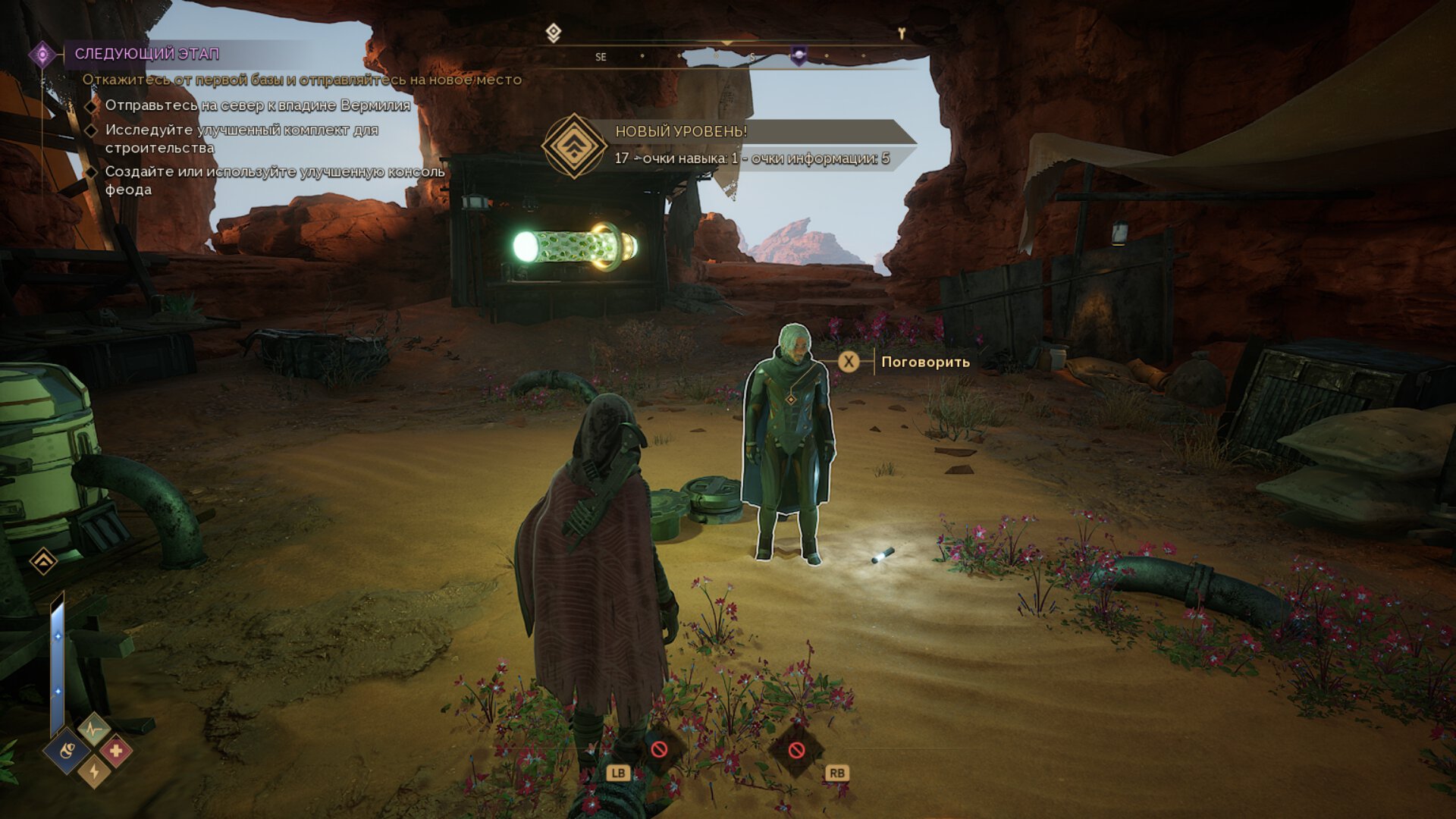This screenshot has width=1456, height=819.
Task: Open the "Следующий этап" quest tracker header
Action: 147,54
